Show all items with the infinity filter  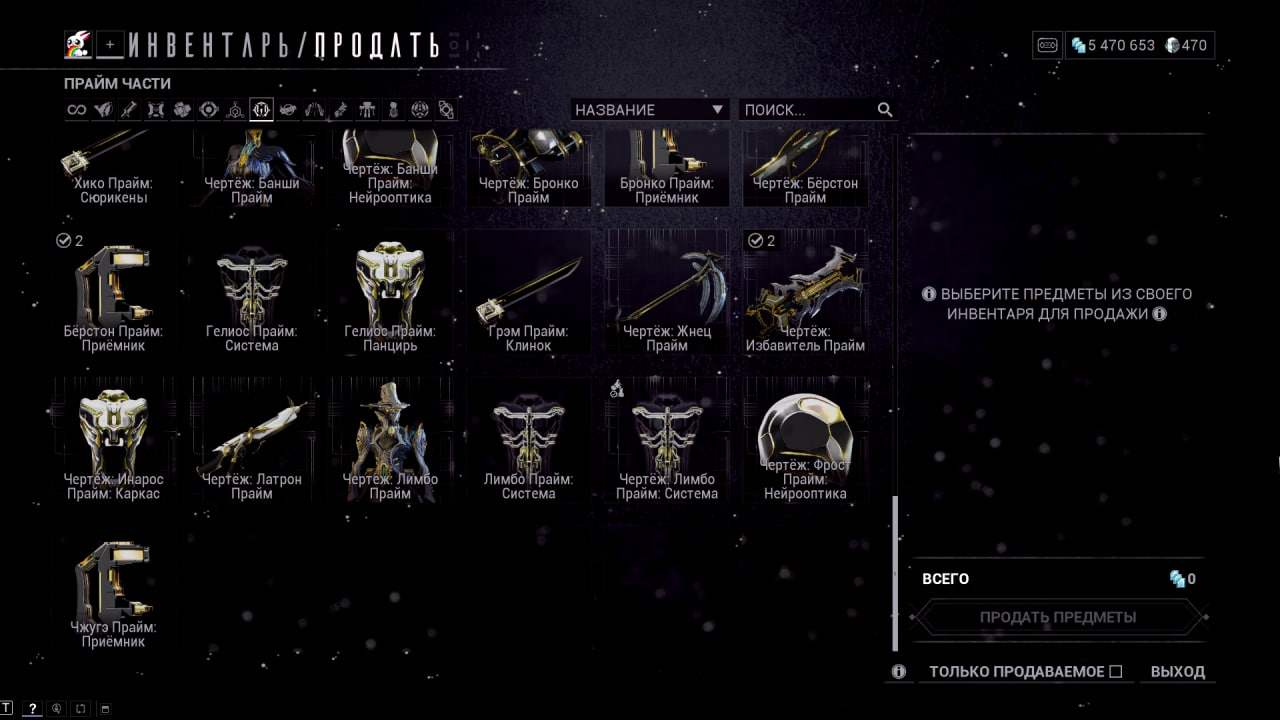77,110
